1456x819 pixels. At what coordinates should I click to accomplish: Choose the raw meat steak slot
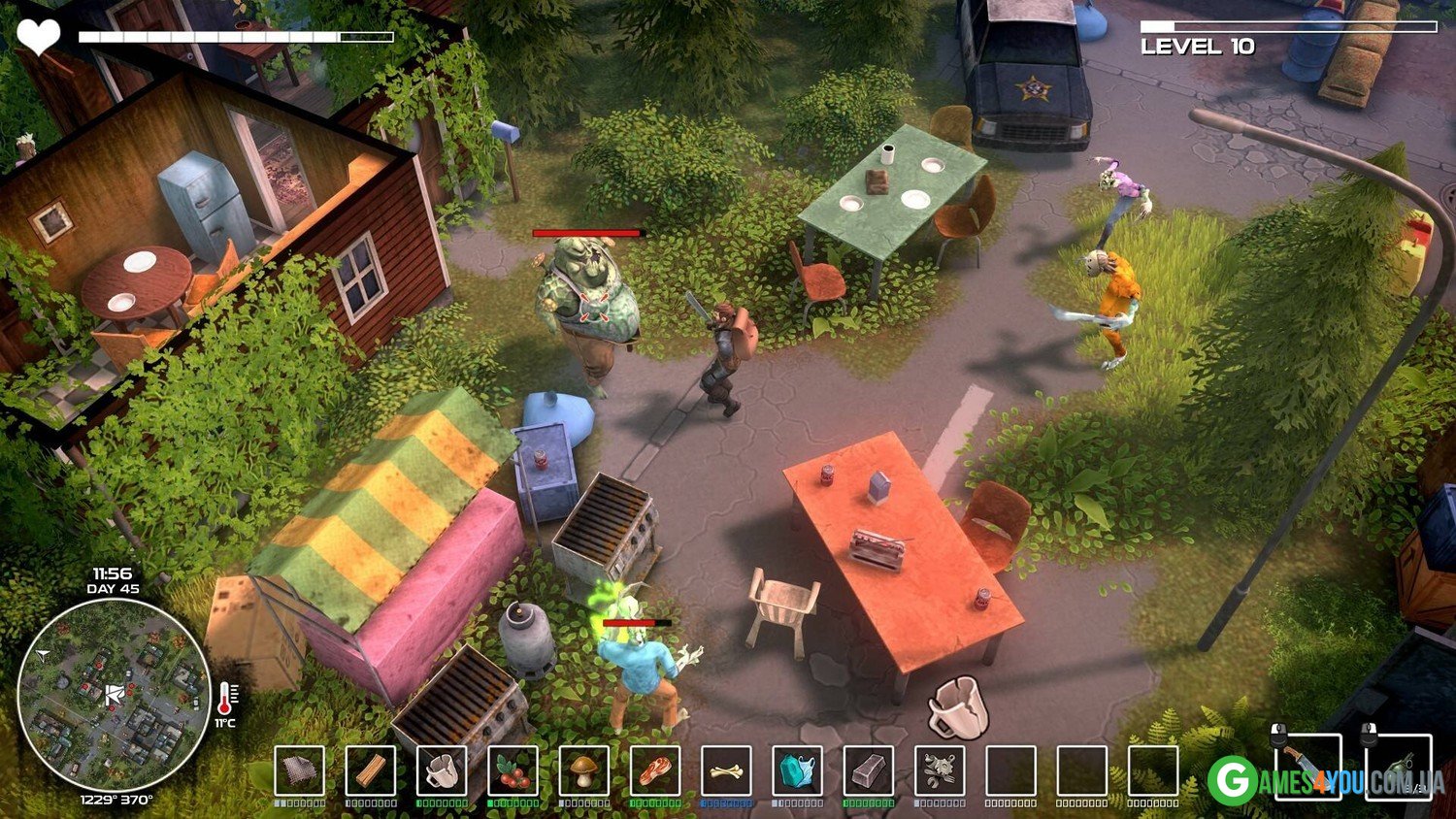coord(655,771)
